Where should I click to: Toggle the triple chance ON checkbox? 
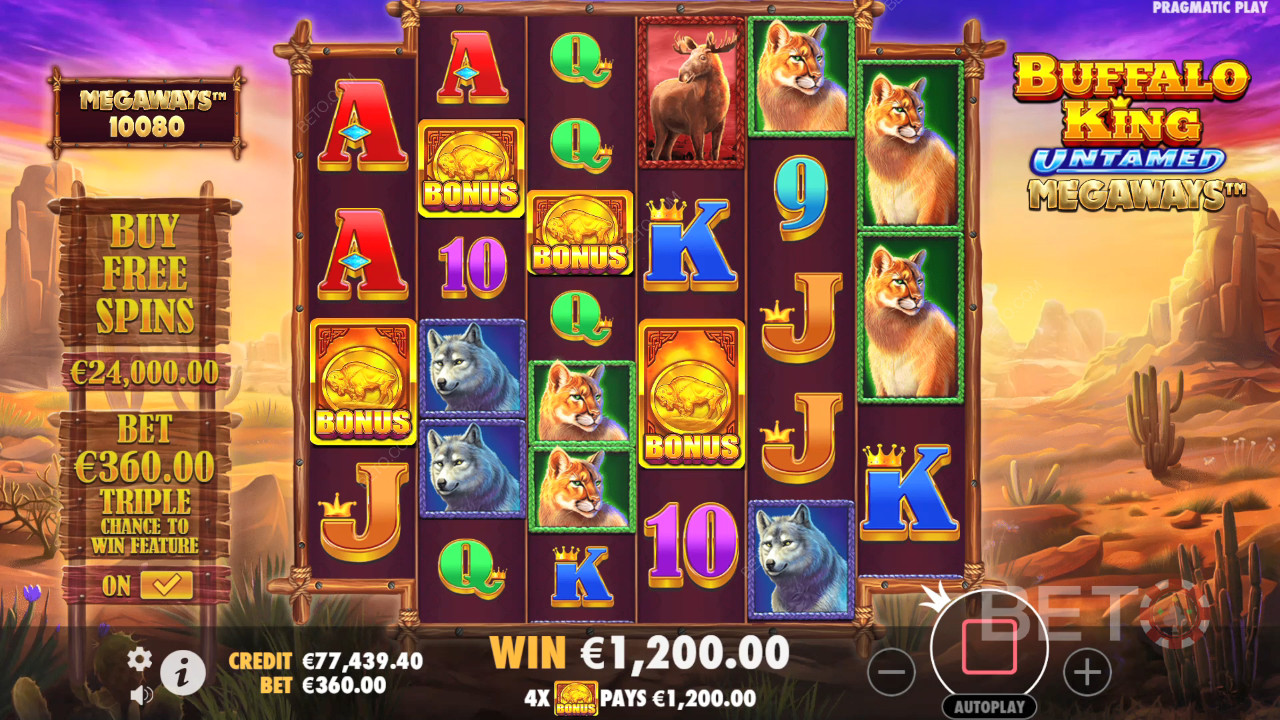coord(166,585)
